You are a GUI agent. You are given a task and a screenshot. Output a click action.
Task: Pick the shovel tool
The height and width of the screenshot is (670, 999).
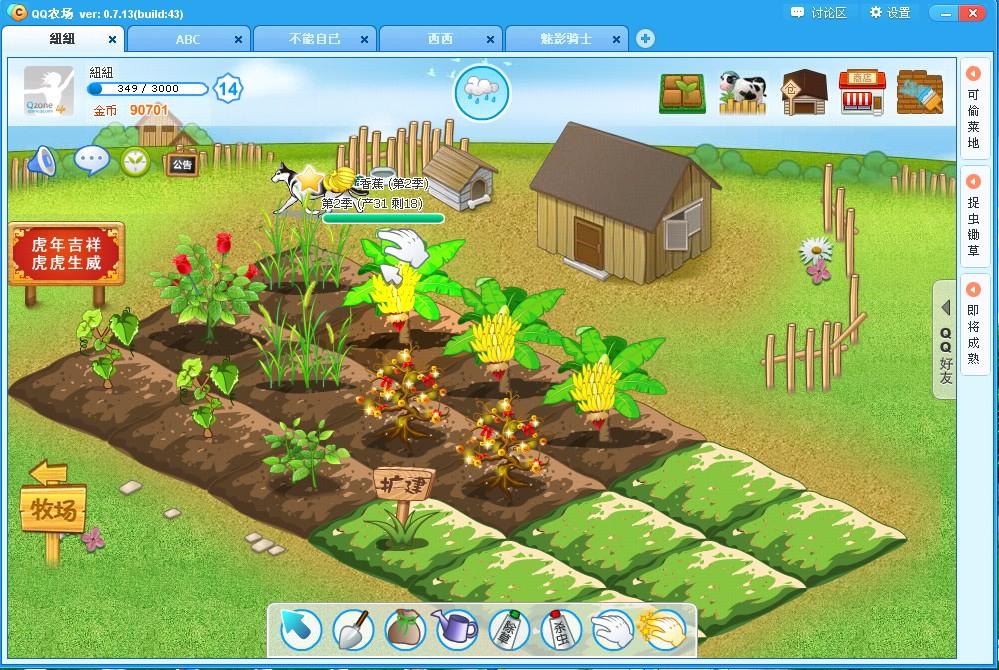(x=353, y=630)
